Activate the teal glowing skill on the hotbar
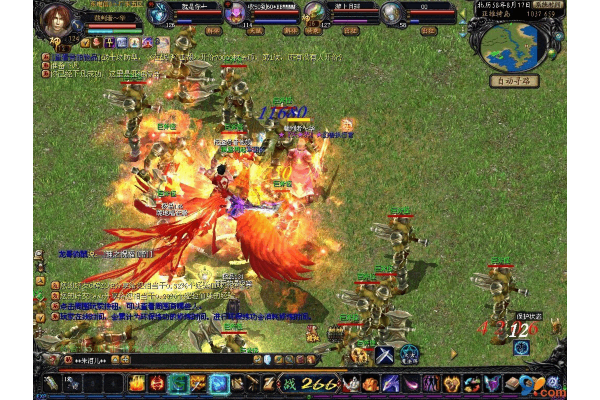 tap(177, 383)
